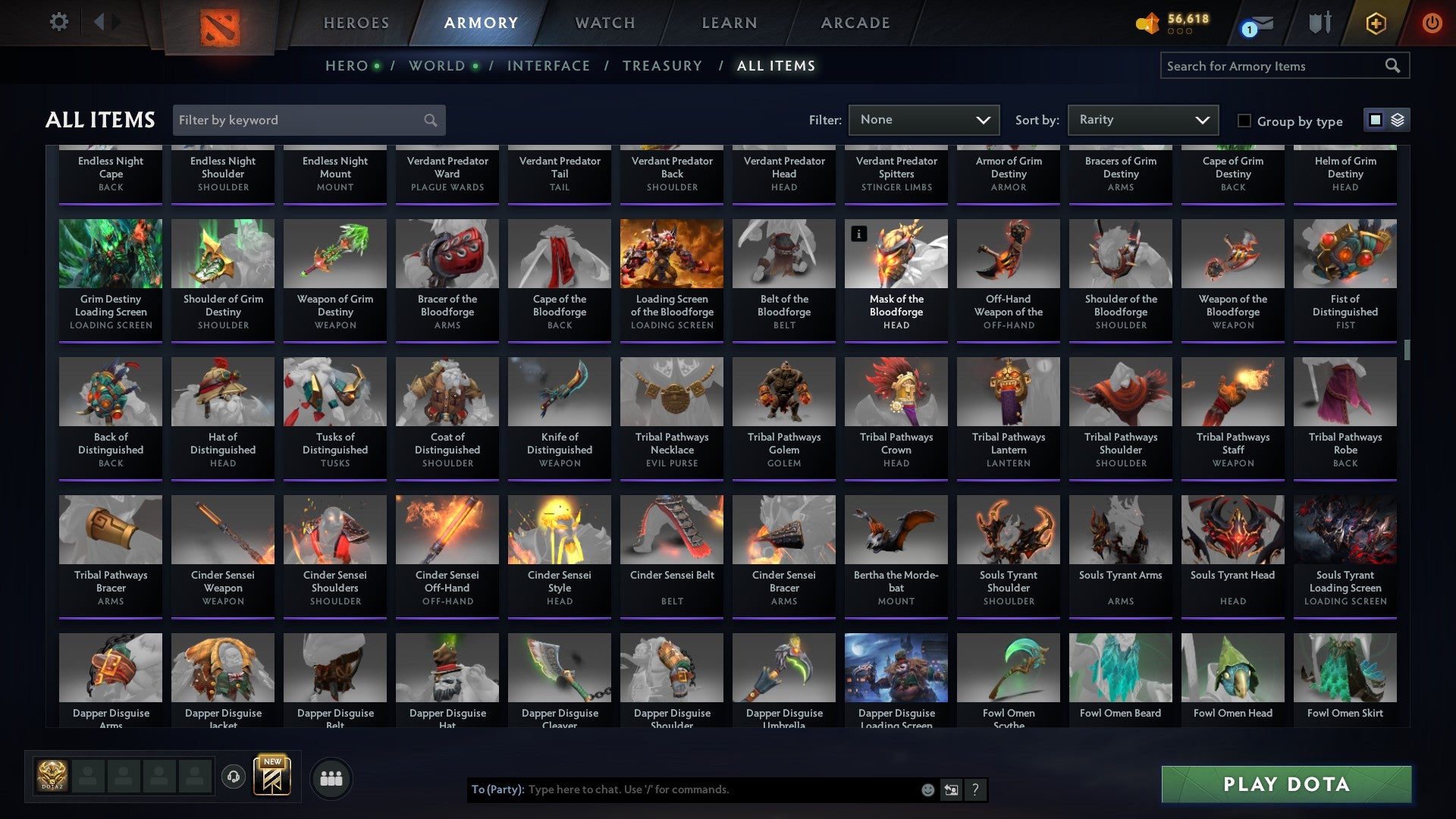This screenshot has height=819, width=1456.
Task: Toggle the stacked layers view mode
Action: pyautogui.click(x=1398, y=120)
